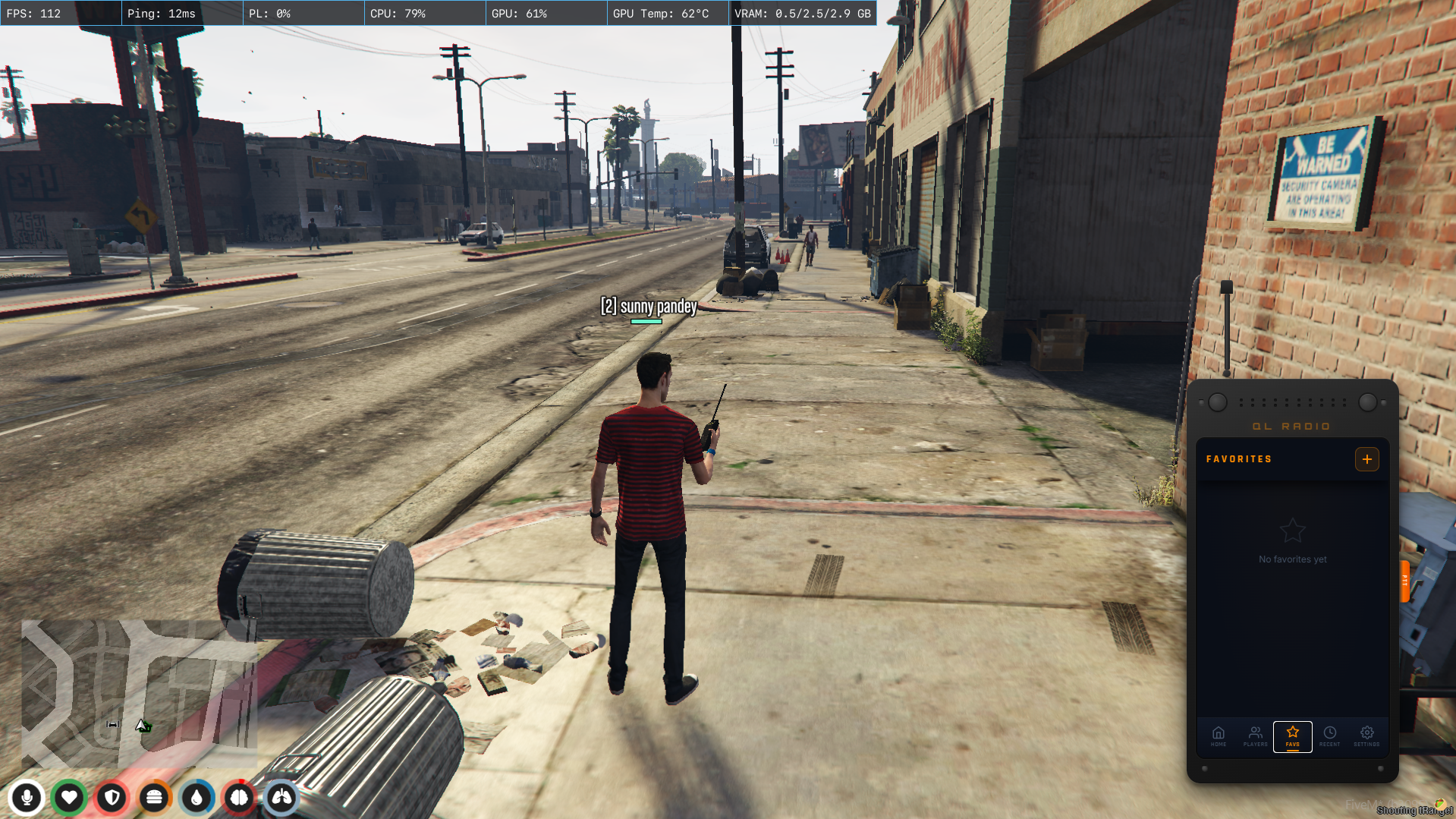This screenshot has width=1456, height=819.
Task: Open the Players tab on the radio
Action: coord(1256,736)
